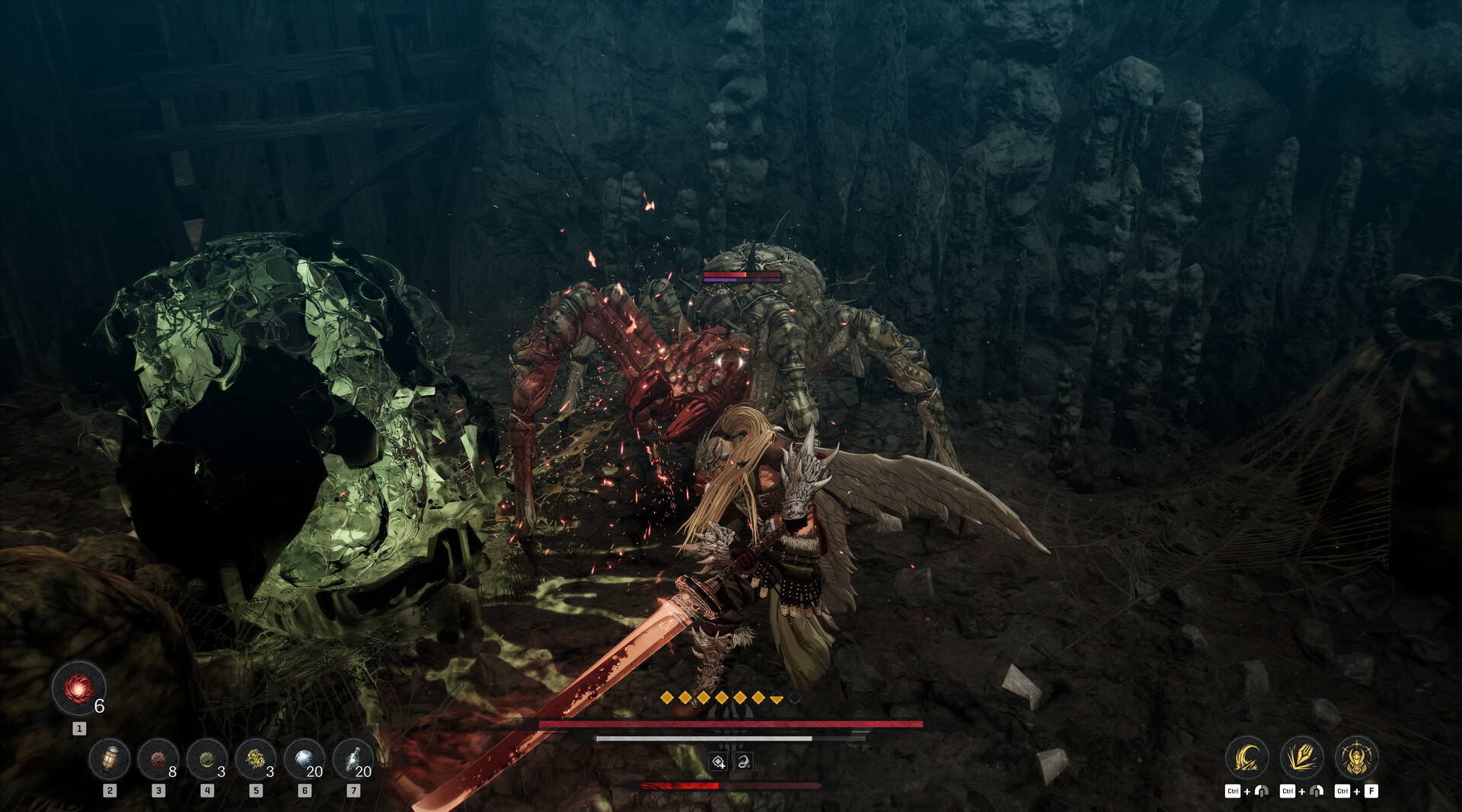Activate the golden blade thrust skill
The image size is (1462, 812).
coord(1301,757)
